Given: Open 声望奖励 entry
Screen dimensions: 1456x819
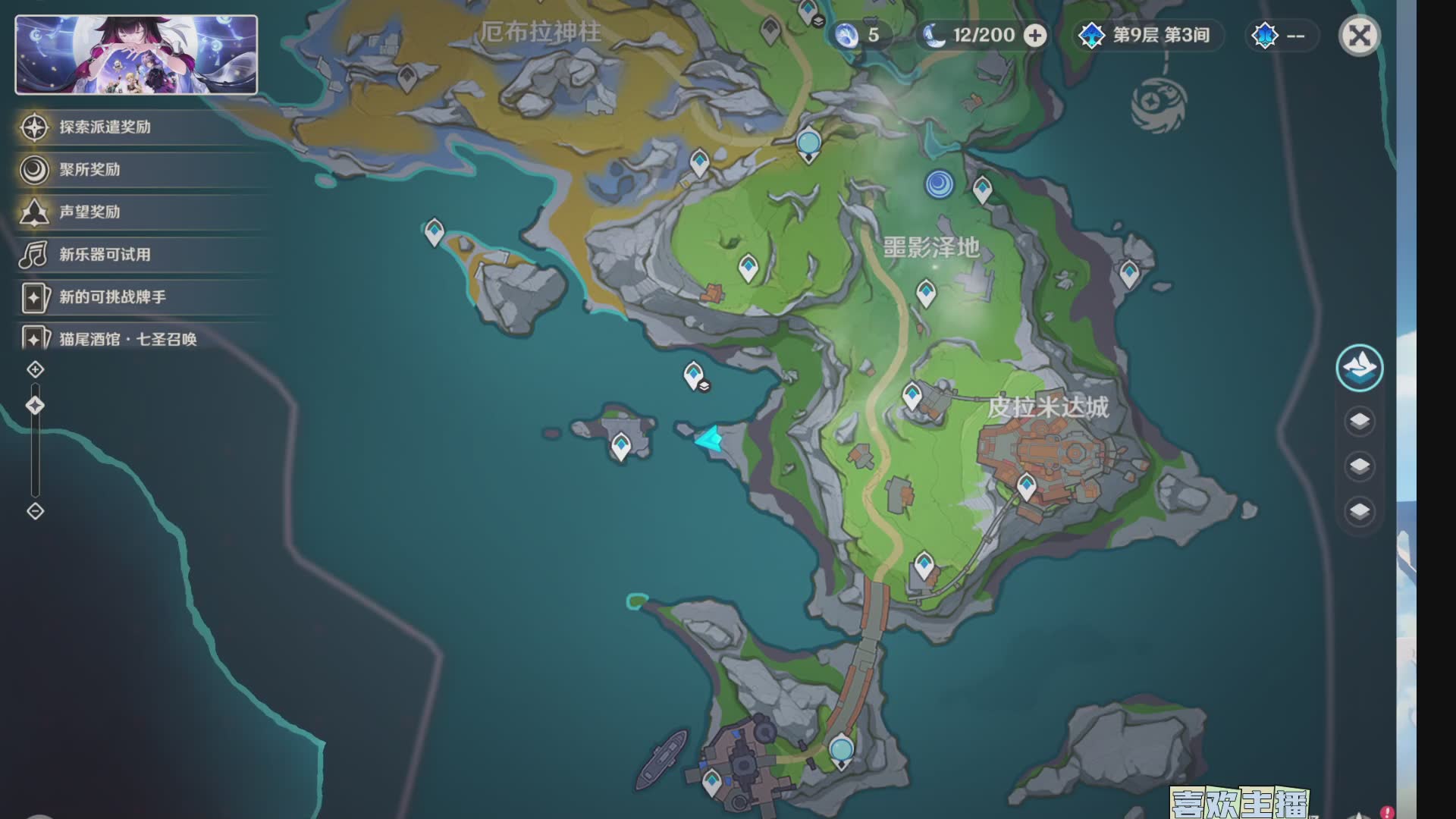Looking at the screenshot, I should point(89,212).
